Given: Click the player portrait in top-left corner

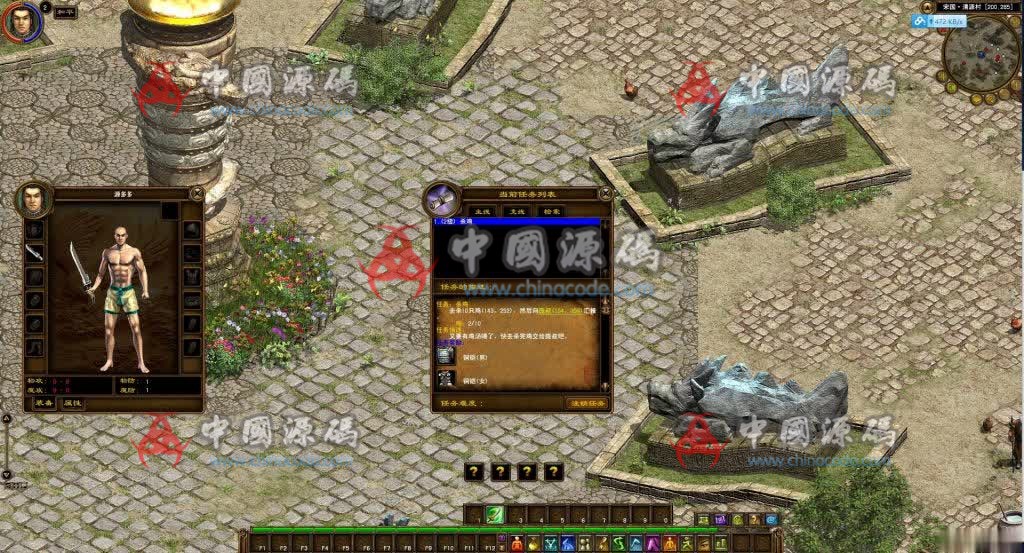Looking at the screenshot, I should point(22,21).
